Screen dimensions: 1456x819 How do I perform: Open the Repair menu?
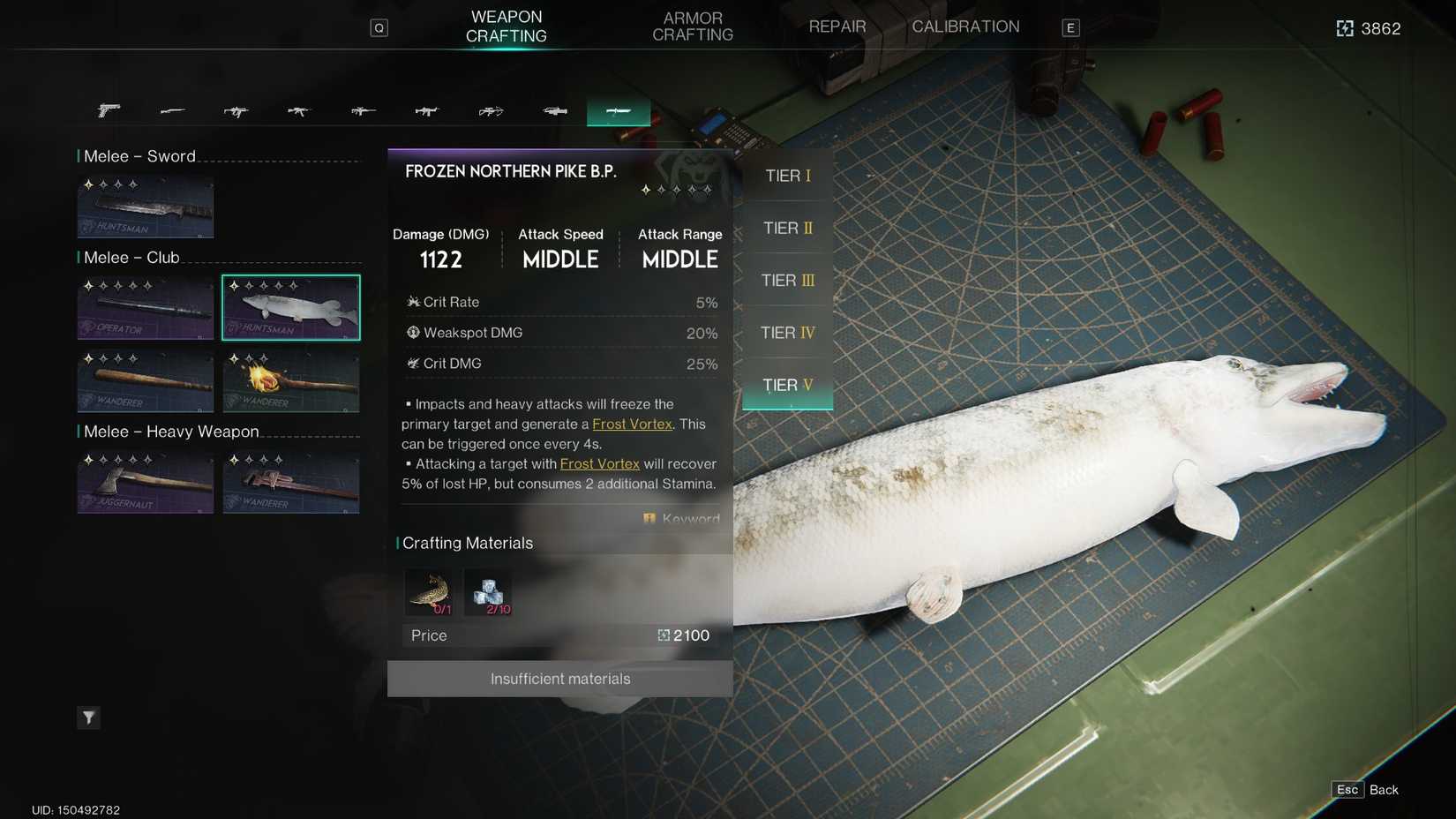tap(836, 26)
